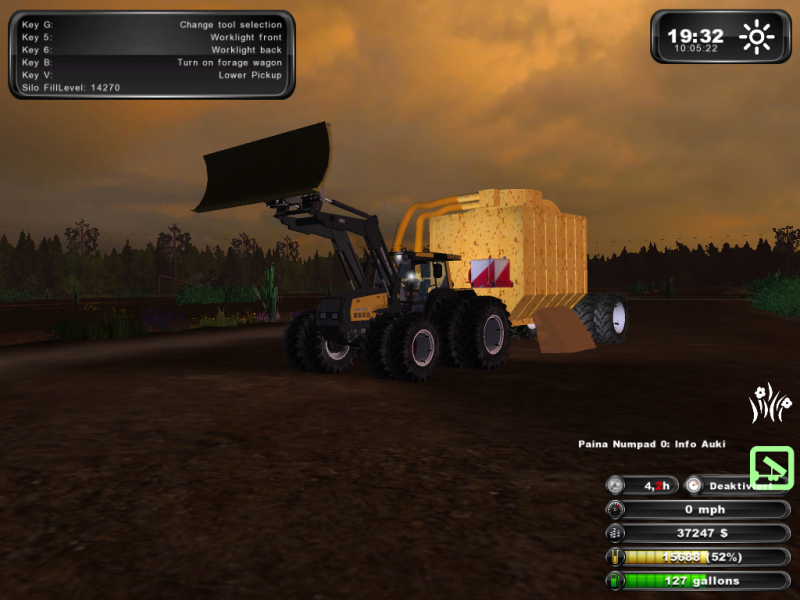Toggle the Deaktiviert cruise control indicator
800x600 pixels.
point(737,485)
